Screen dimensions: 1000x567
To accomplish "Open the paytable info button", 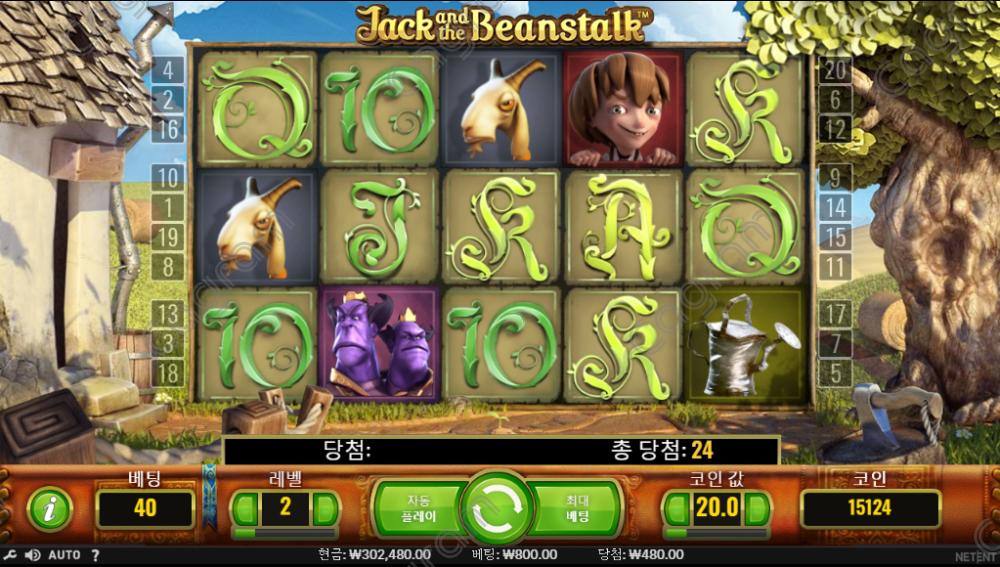I will [49, 509].
